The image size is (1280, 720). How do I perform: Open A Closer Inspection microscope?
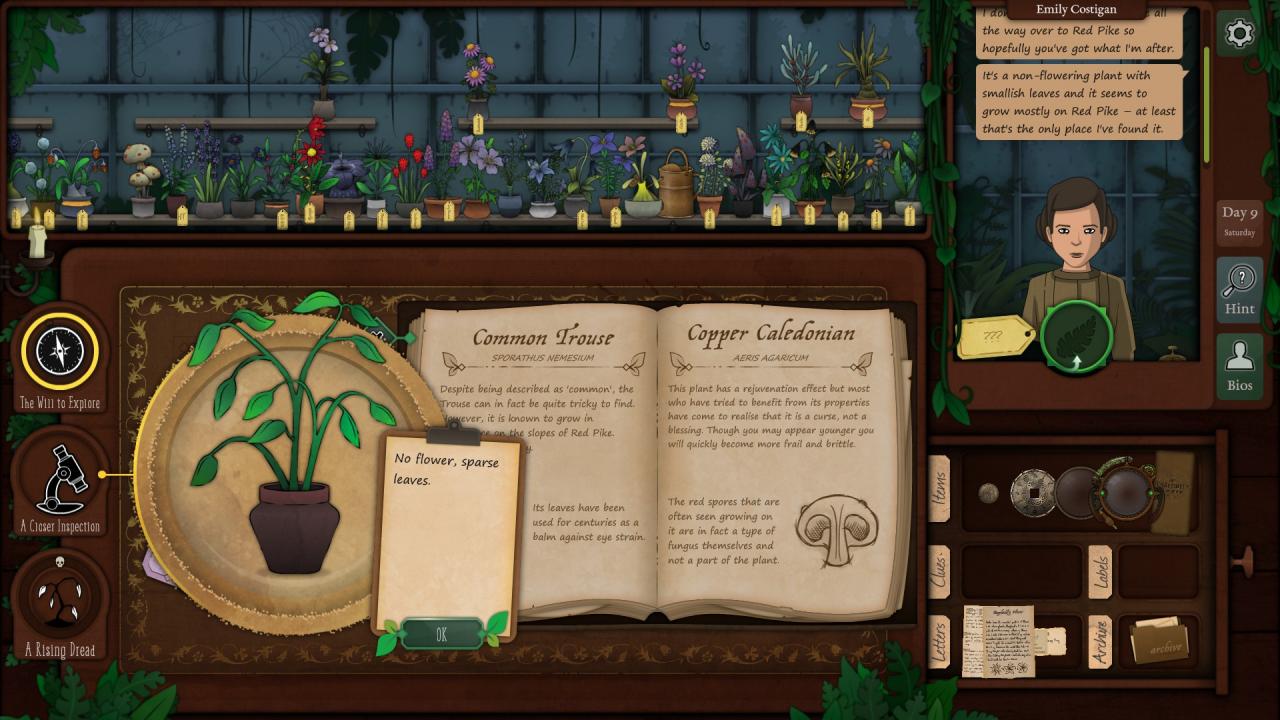point(60,478)
